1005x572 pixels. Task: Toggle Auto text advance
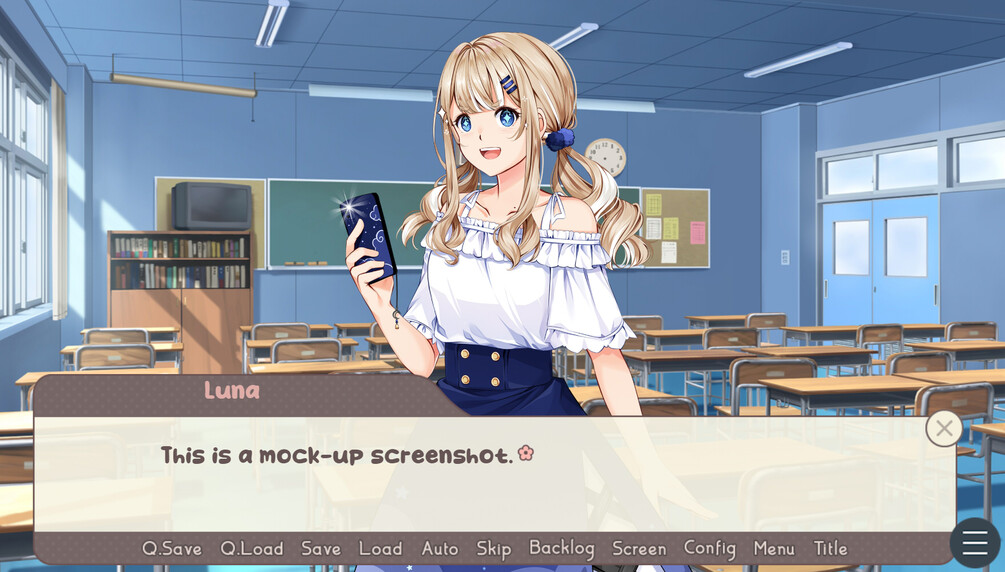pos(440,548)
